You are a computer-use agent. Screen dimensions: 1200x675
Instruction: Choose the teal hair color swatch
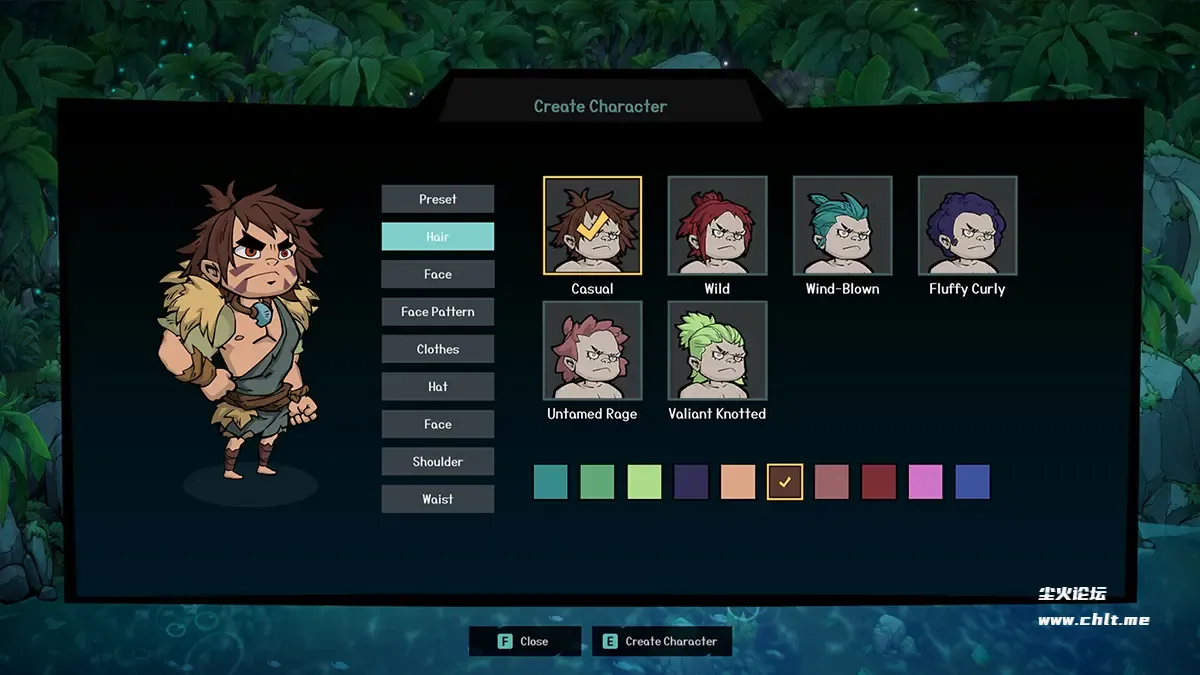point(550,482)
